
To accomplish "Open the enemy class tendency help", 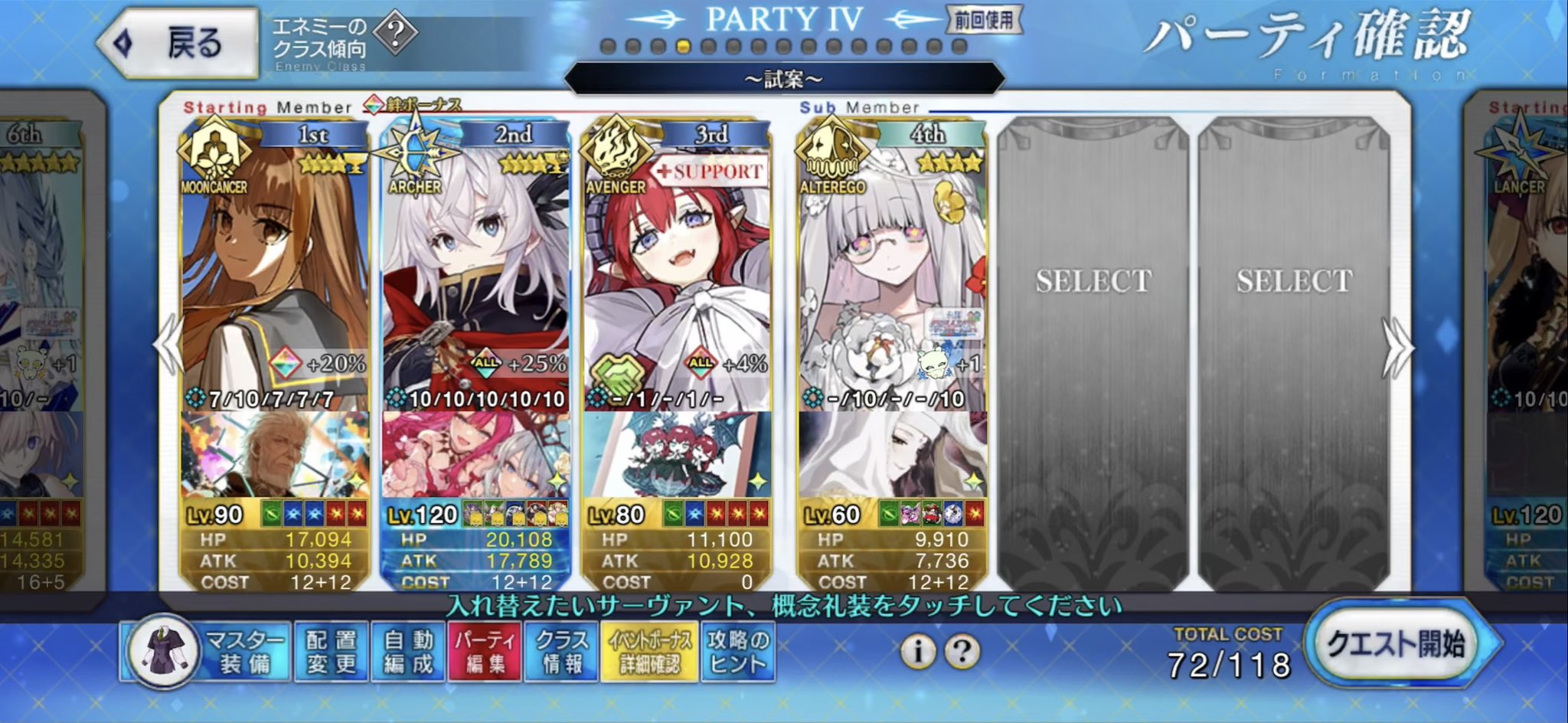I will point(397,33).
